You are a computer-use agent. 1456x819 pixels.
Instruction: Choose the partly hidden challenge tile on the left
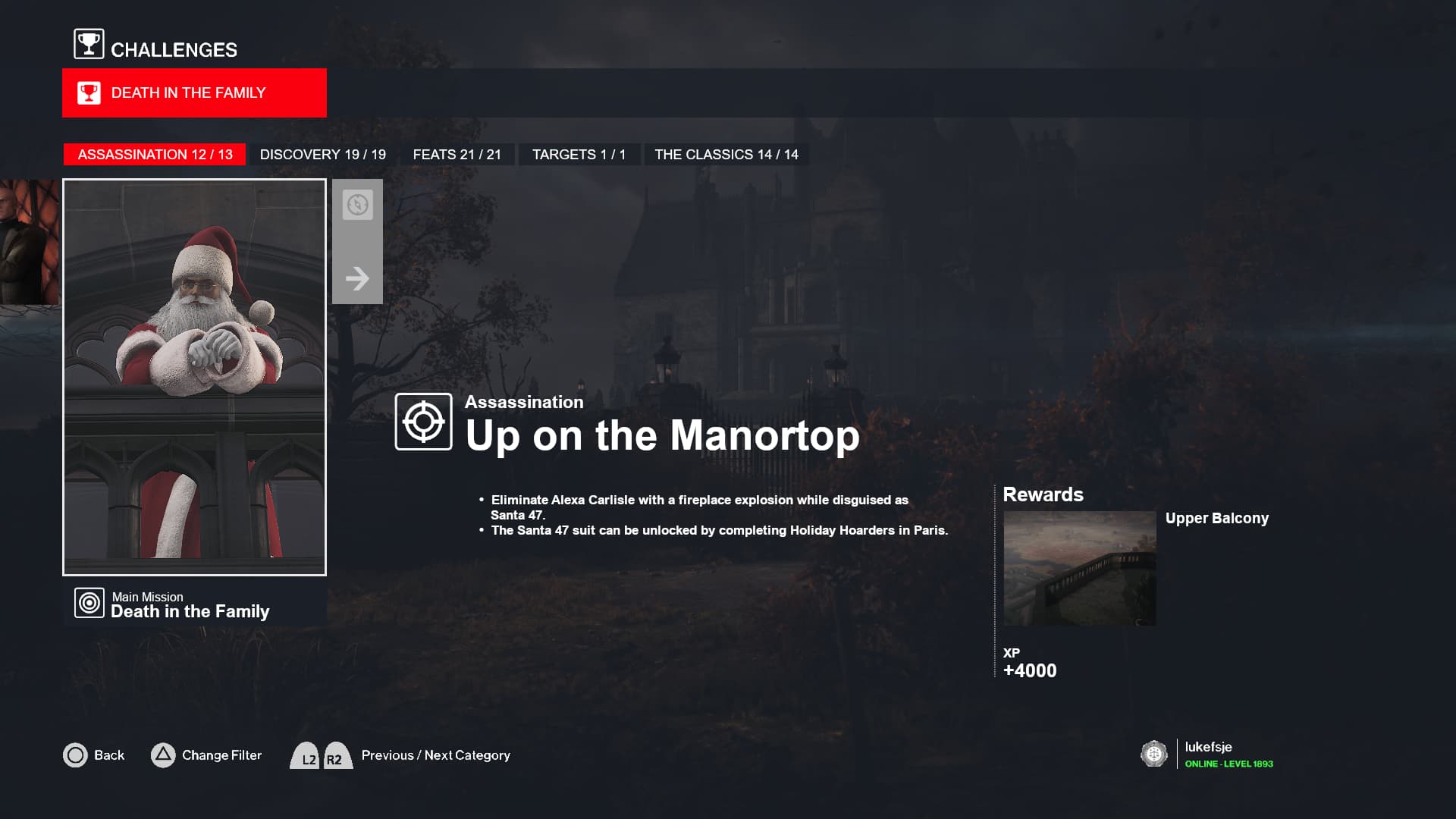[x=29, y=243]
